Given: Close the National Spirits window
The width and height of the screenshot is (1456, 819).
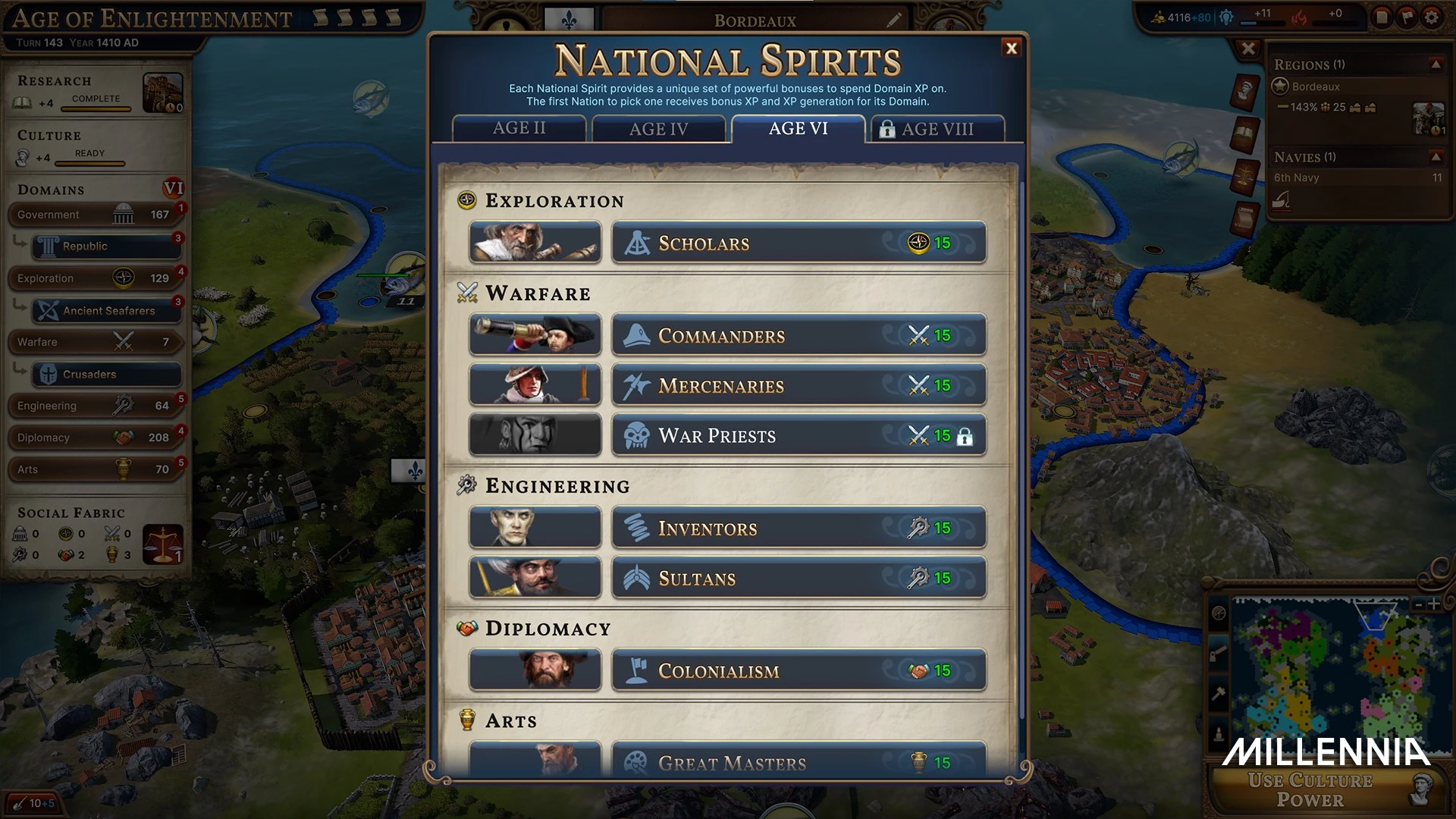Looking at the screenshot, I should pos(1011,49).
